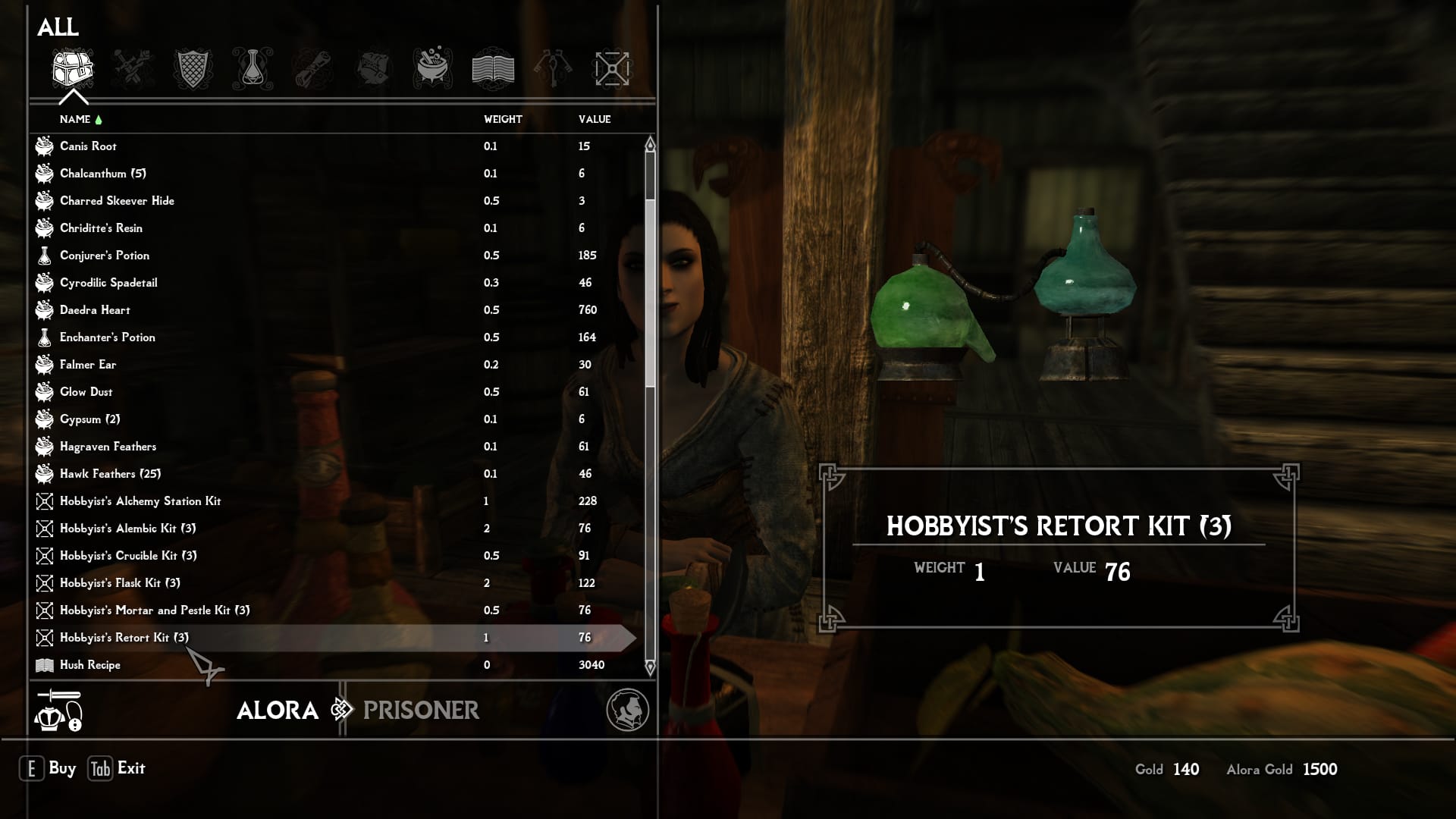Show the Ingredients cauldron category
The image size is (1456, 819).
click(433, 69)
